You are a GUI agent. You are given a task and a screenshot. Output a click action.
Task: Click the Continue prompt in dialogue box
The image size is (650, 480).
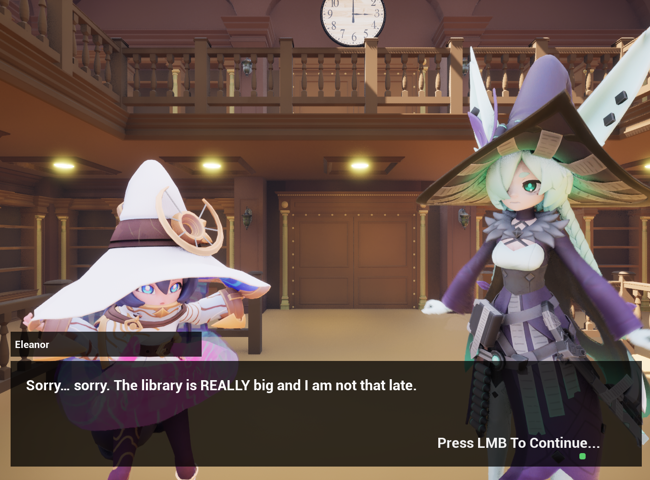518,443
